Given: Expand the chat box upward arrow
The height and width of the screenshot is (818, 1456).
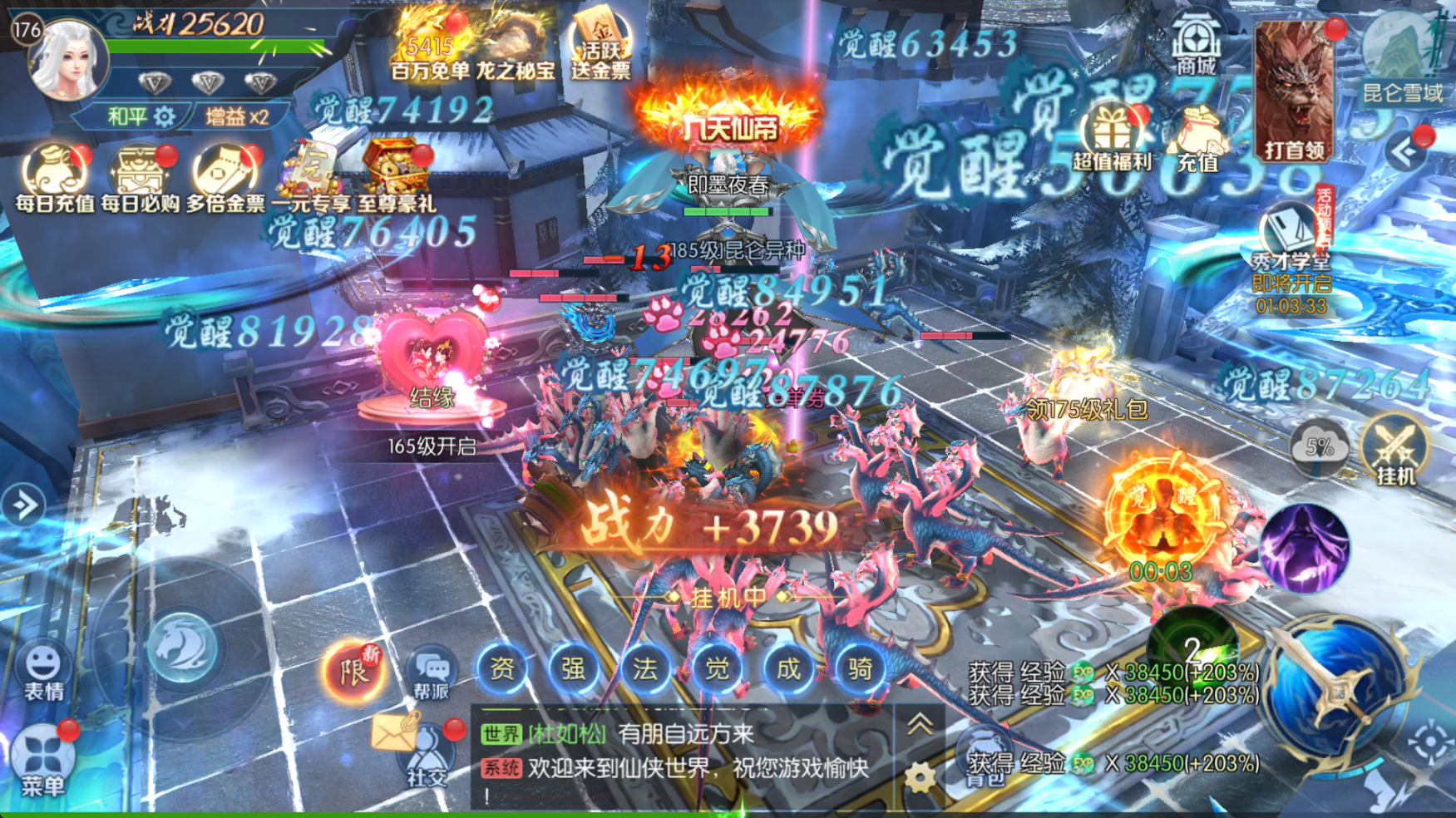Looking at the screenshot, I should [x=919, y=726].
